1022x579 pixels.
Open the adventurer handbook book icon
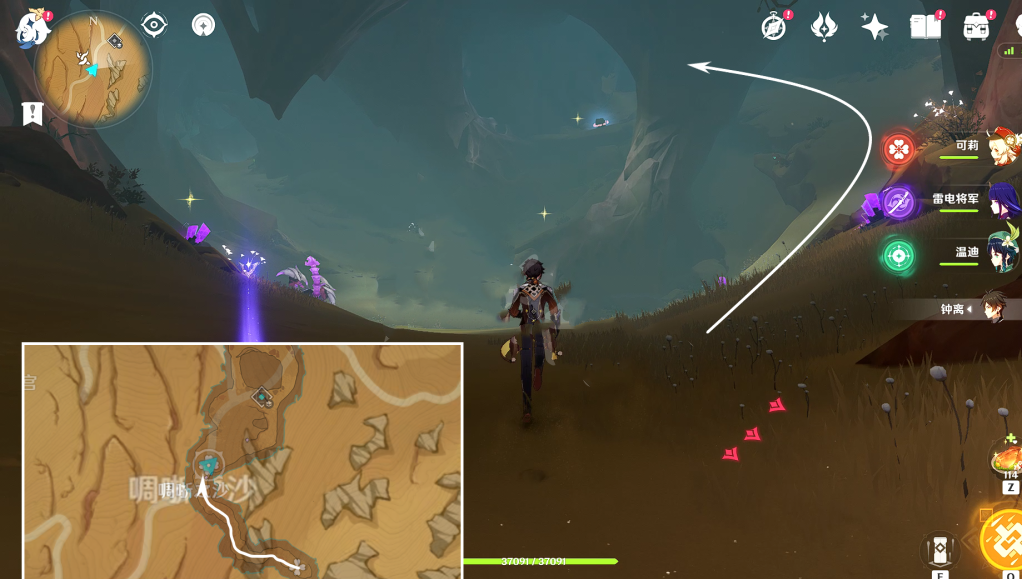point(925,27)
